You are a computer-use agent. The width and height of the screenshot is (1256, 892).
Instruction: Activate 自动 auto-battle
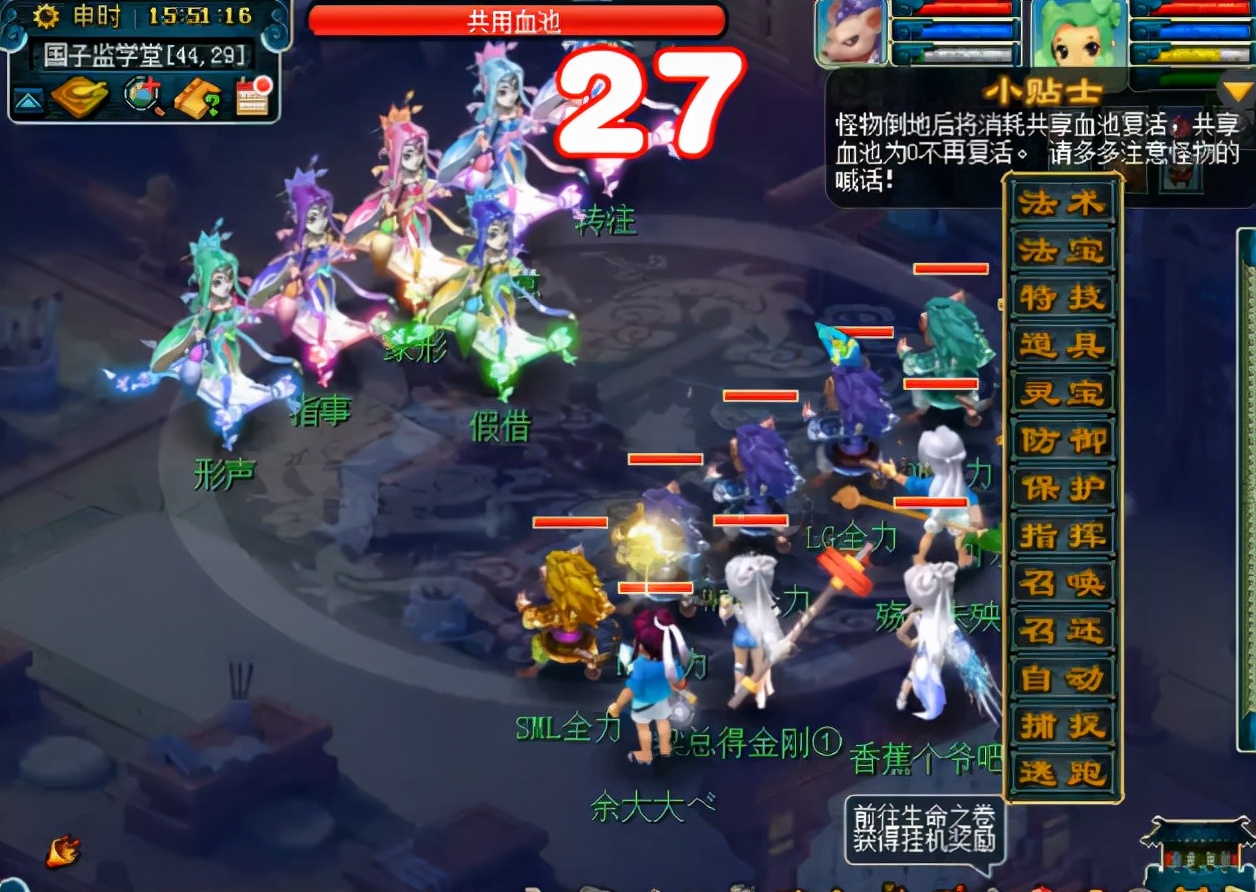click(1062, 678)
